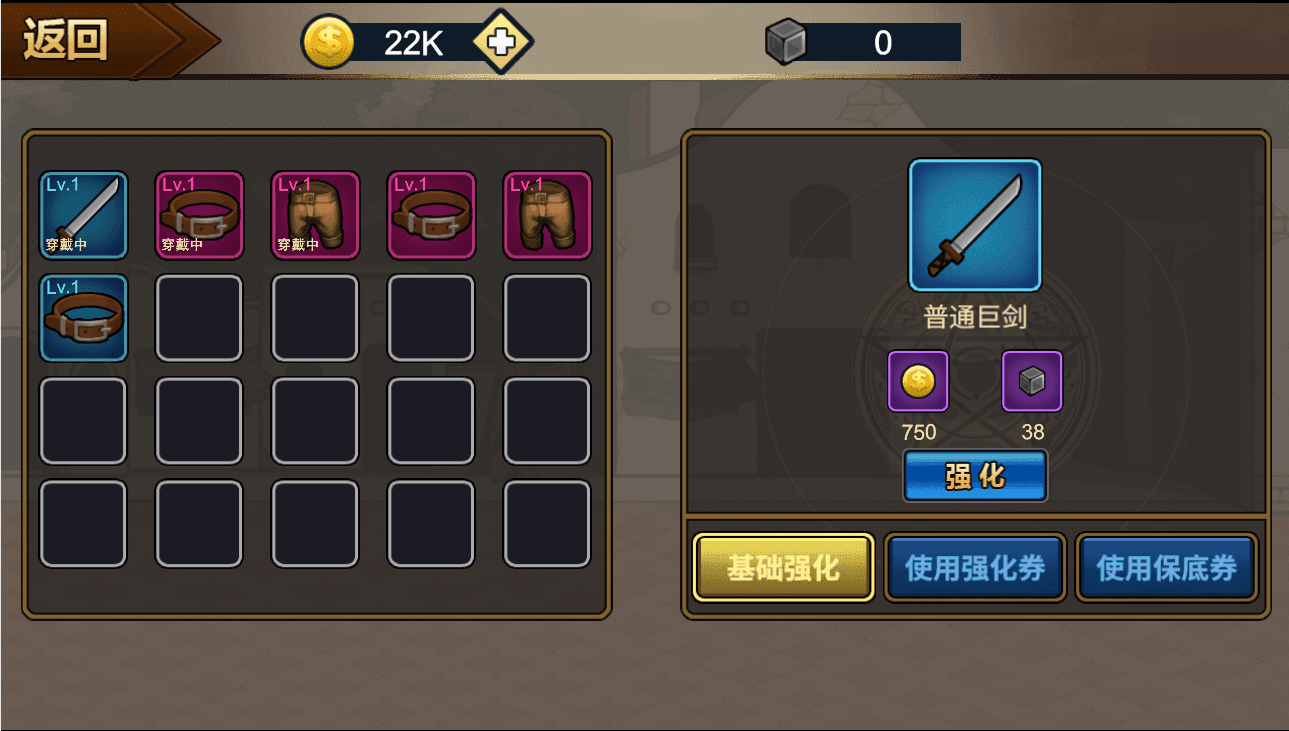Open the gold purchase plus button
Screen dimensions: 1289x731
(x=500, y=42)
